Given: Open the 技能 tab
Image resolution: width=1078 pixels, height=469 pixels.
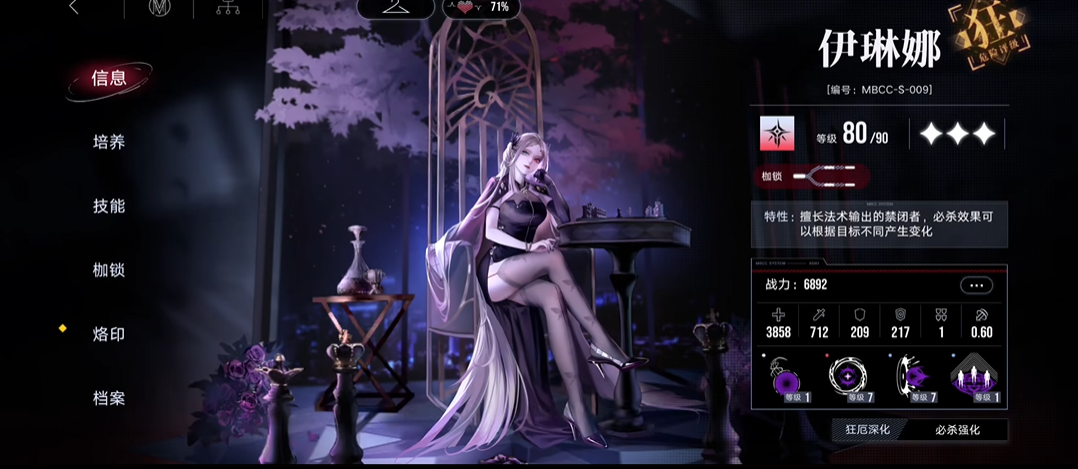Looking at the screenshot, I should click(x=109, y=206).
